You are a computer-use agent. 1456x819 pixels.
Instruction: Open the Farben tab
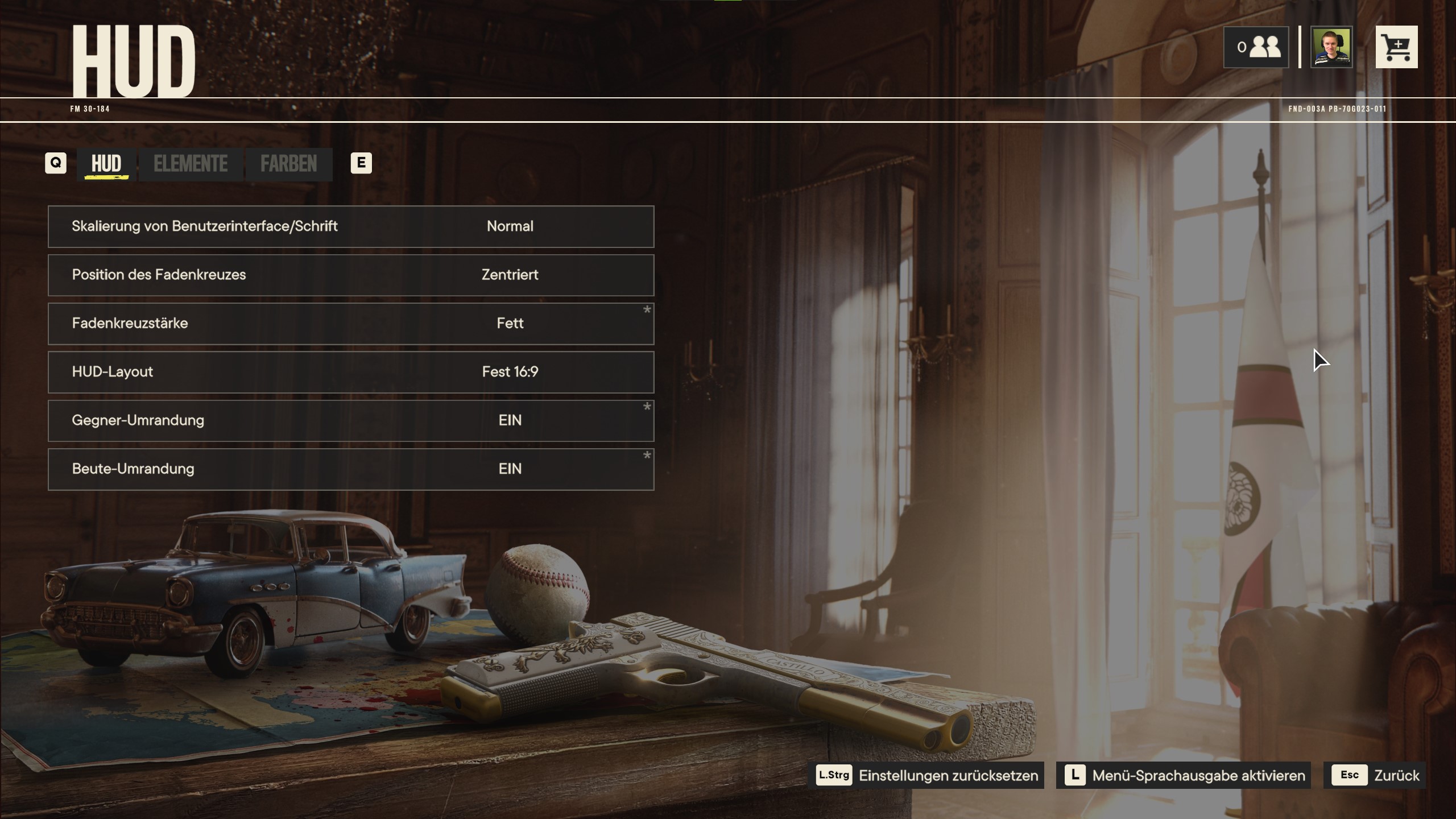[289, 164]
